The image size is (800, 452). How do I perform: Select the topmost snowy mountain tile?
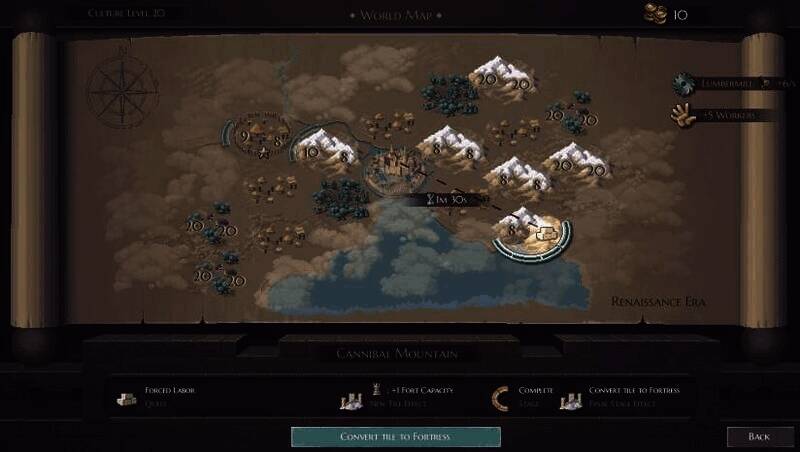click(501, 76)
